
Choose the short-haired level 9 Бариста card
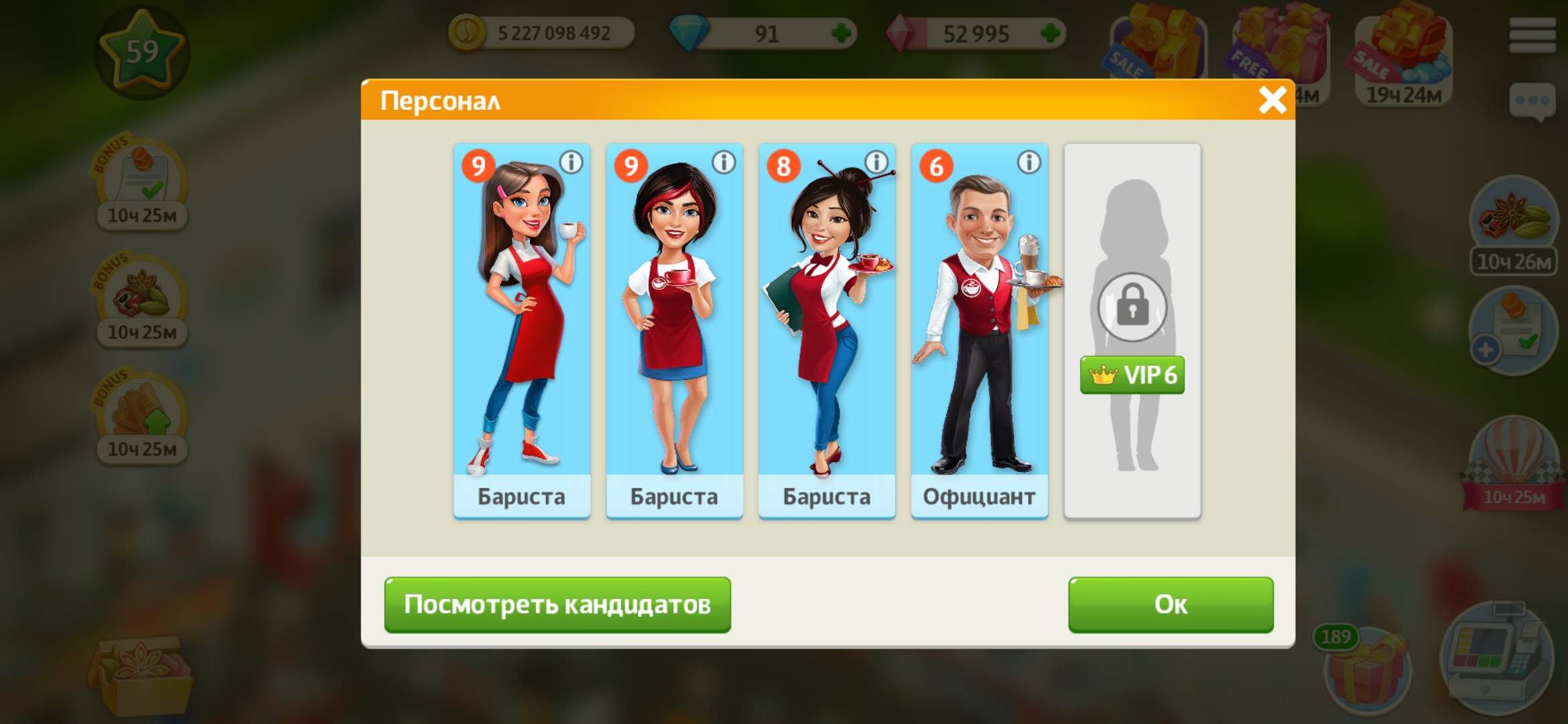coord(674,328)
